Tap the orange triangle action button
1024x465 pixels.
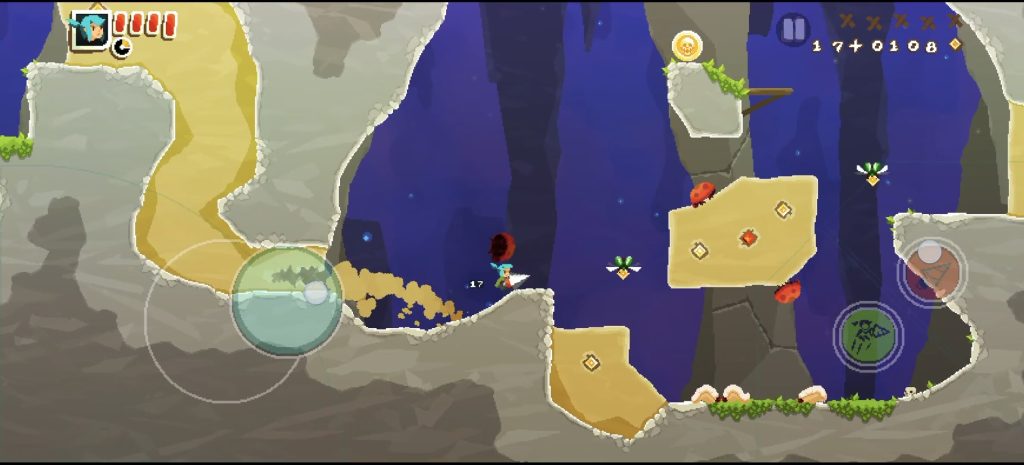(932, 272)
